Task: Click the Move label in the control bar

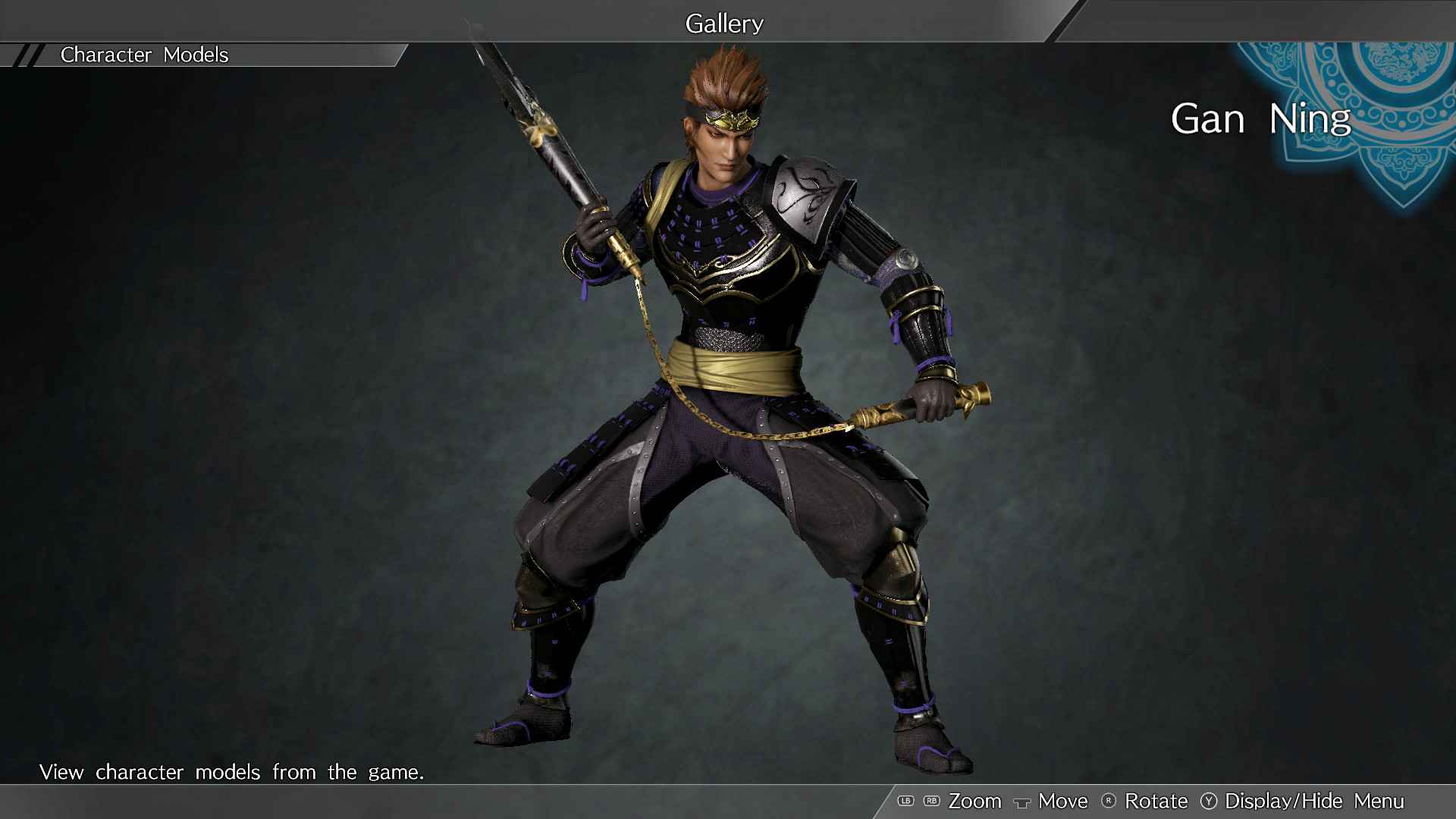Action: 1062,801
